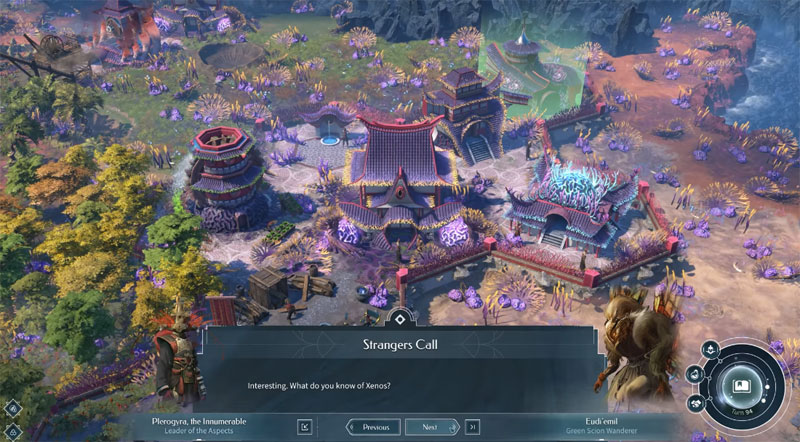
Task: Click the collapse arrow icon beside Previous
Action: [x=305, y=427]
